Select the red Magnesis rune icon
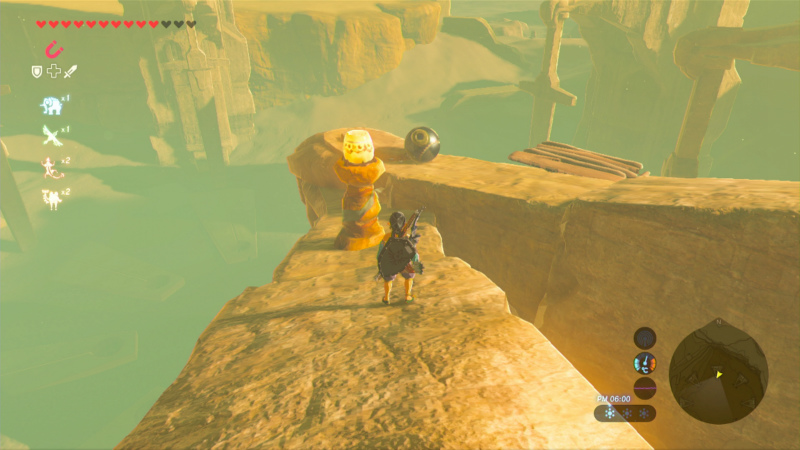Screen dimensions: 800x450 (52, 48)
